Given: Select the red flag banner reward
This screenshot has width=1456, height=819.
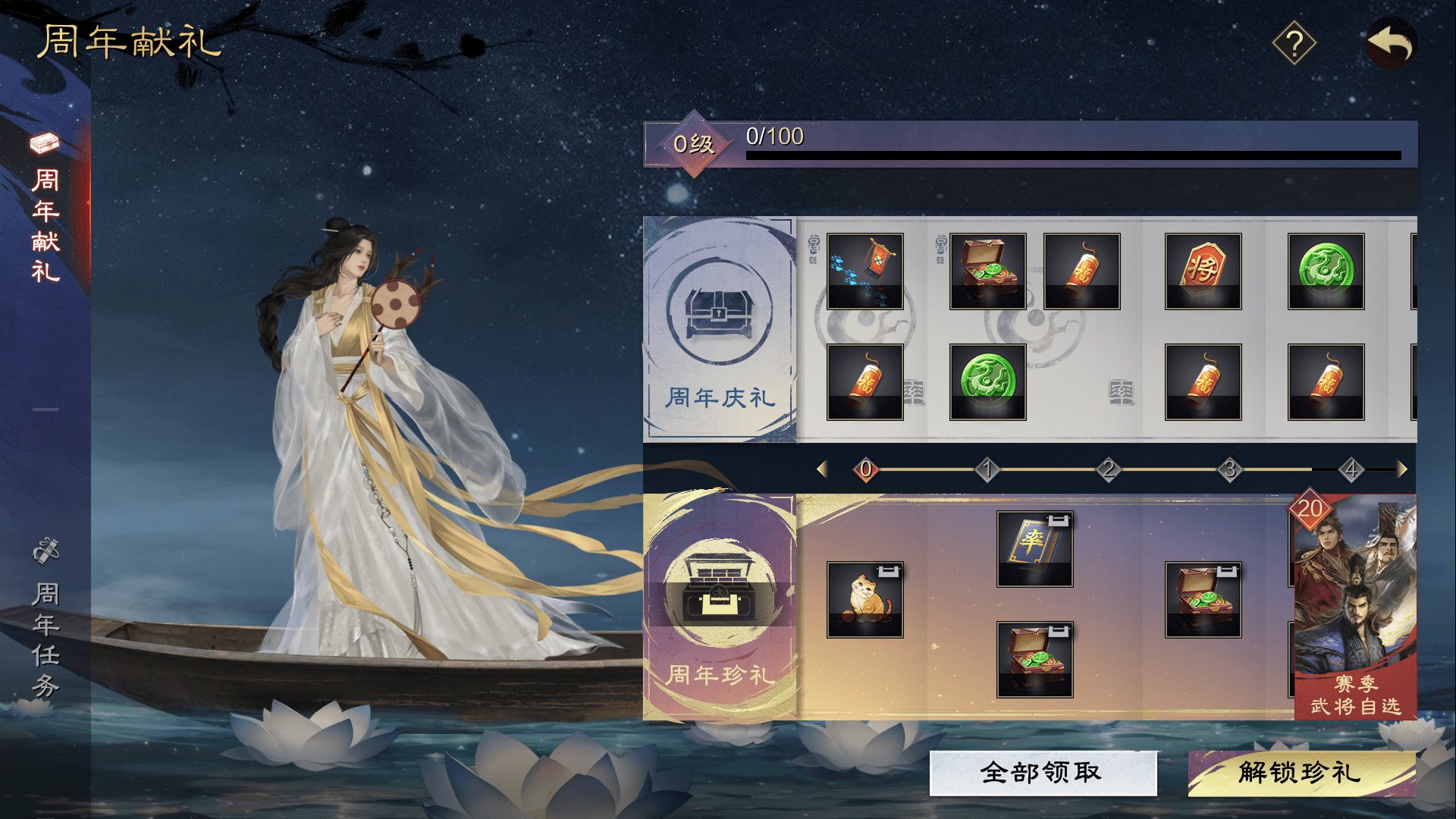Looking at the screenshot, I should (864, 271).
